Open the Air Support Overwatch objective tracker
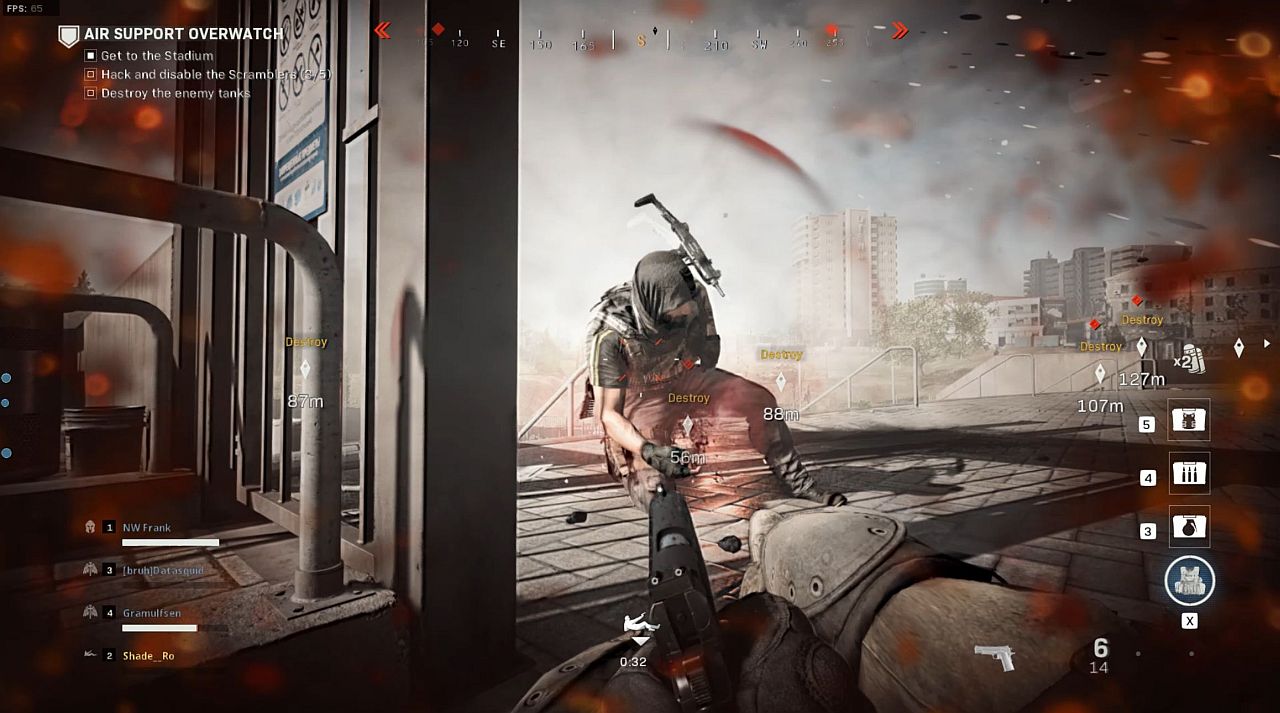 coord(183,34)
